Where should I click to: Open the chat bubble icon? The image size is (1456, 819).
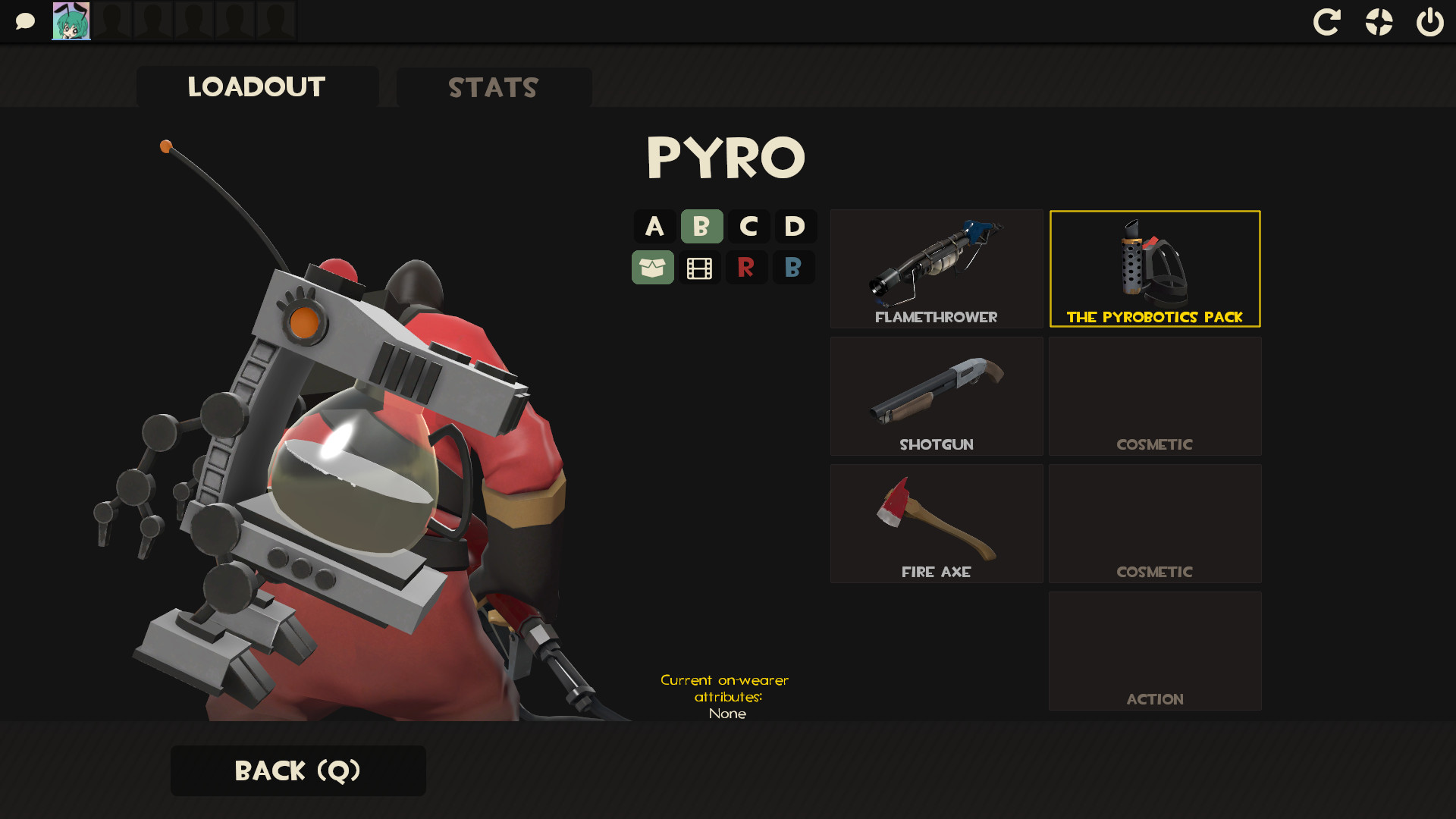(25, 20)
